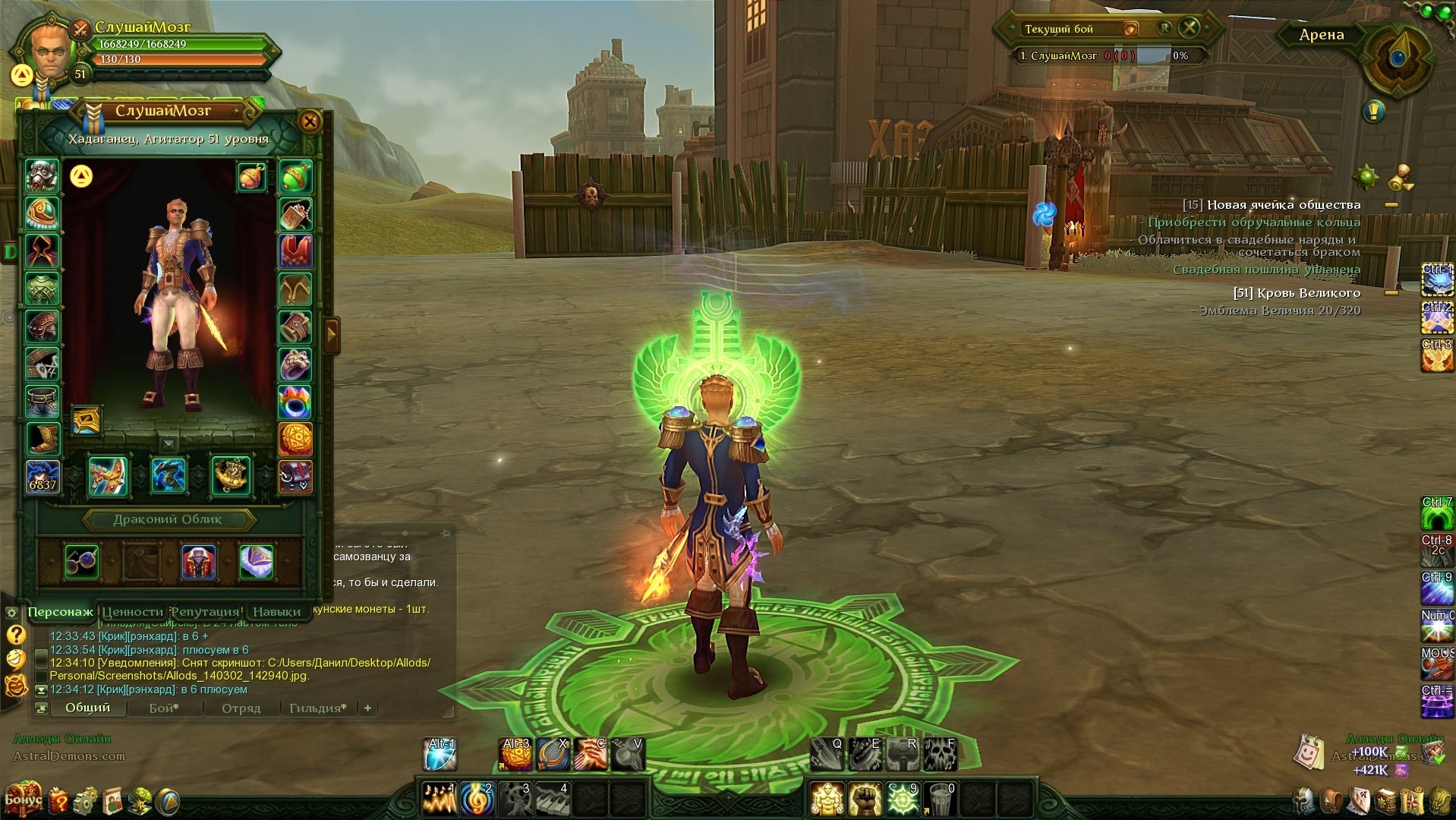Image resolution: width=1456 pixels, height=820 pixels.
Task: Open the Репутация tab
Action: (x=205, y=611)
